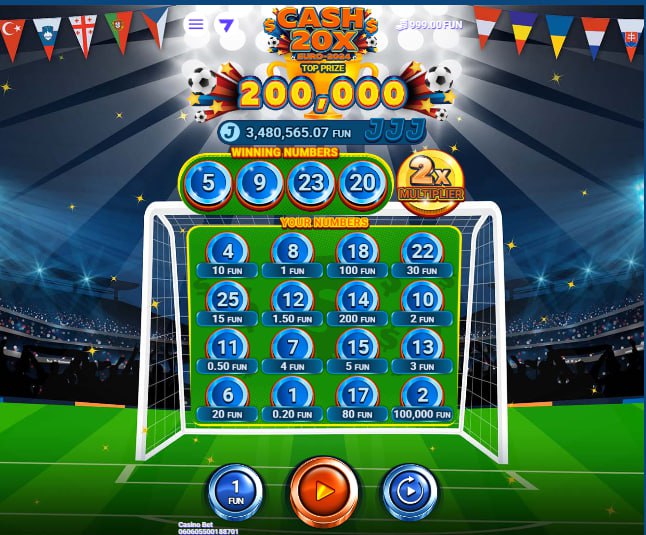The width and height of the screenshot is (646, 535).
Task: Click the purple arrow logo icon
Action: click(x=226, y=25)
